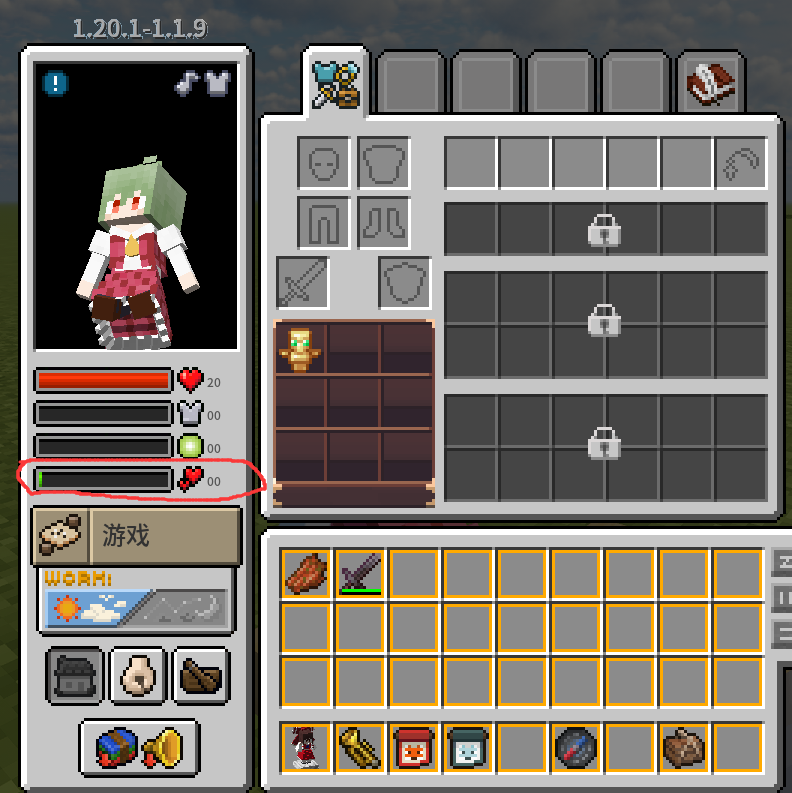
Task: Select the shrine maiden figure hotbar slot
Action: coord(306,748)
